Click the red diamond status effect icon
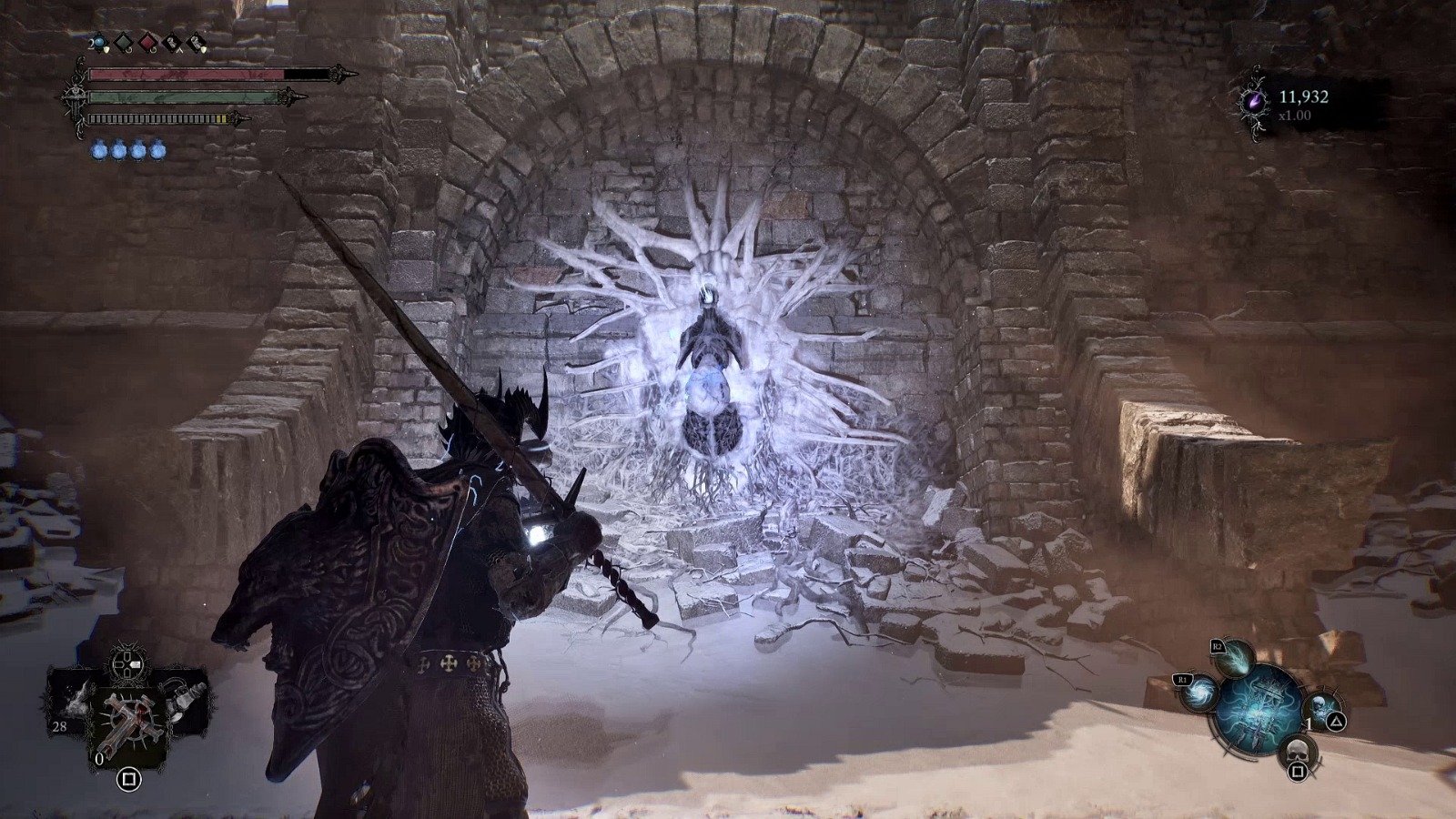The height and width of the screenshot is (819, 1456). pyautogui.click(x=147, y=43)
